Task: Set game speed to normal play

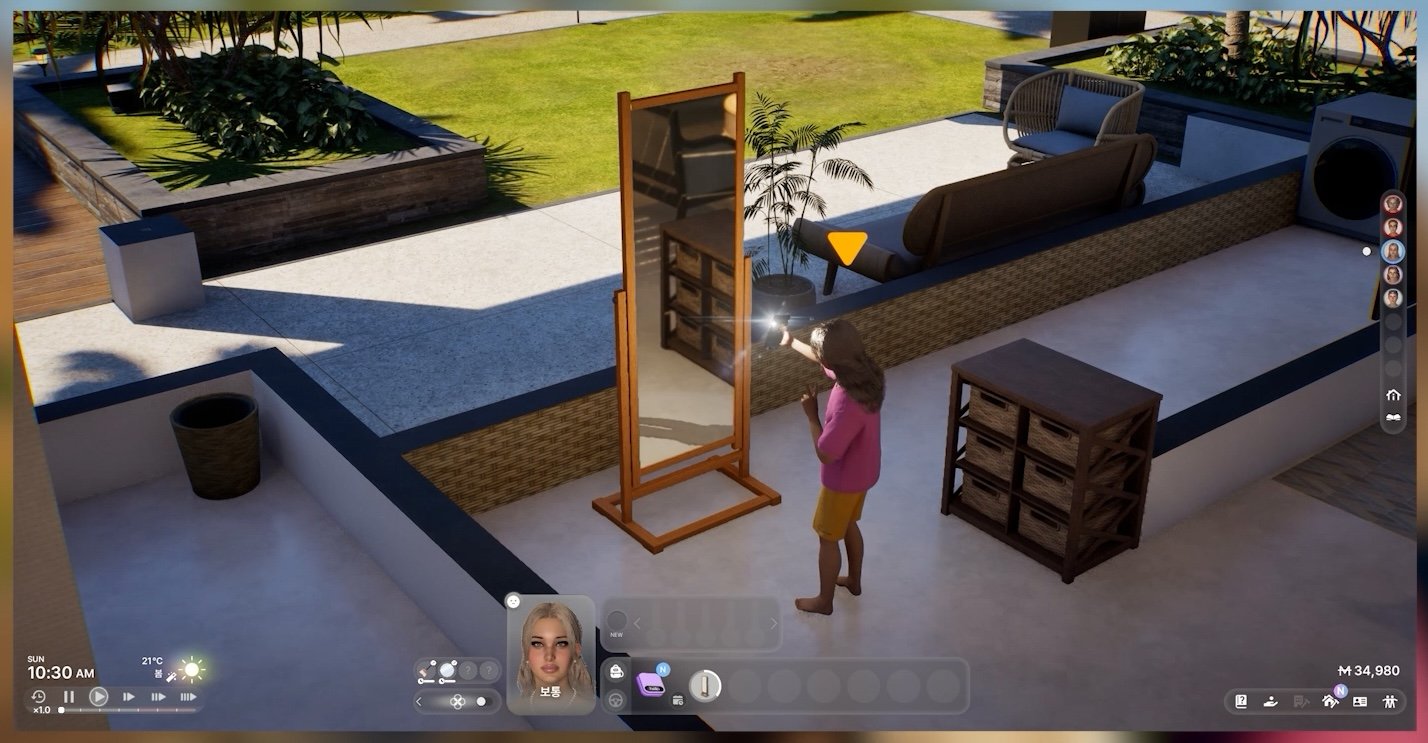Action: pyautogui.click(x=98, y=697)
